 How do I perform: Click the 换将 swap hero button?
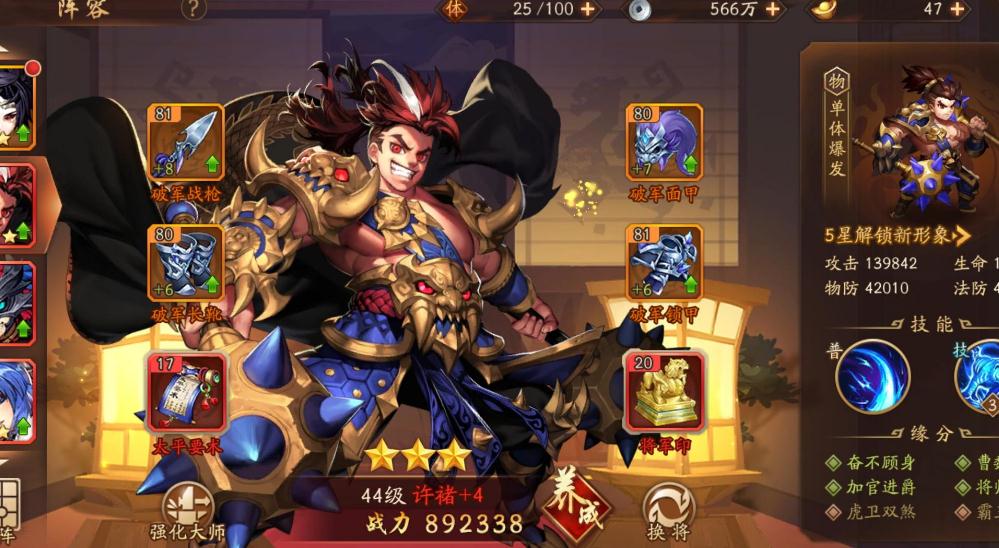tap(668, 510)
